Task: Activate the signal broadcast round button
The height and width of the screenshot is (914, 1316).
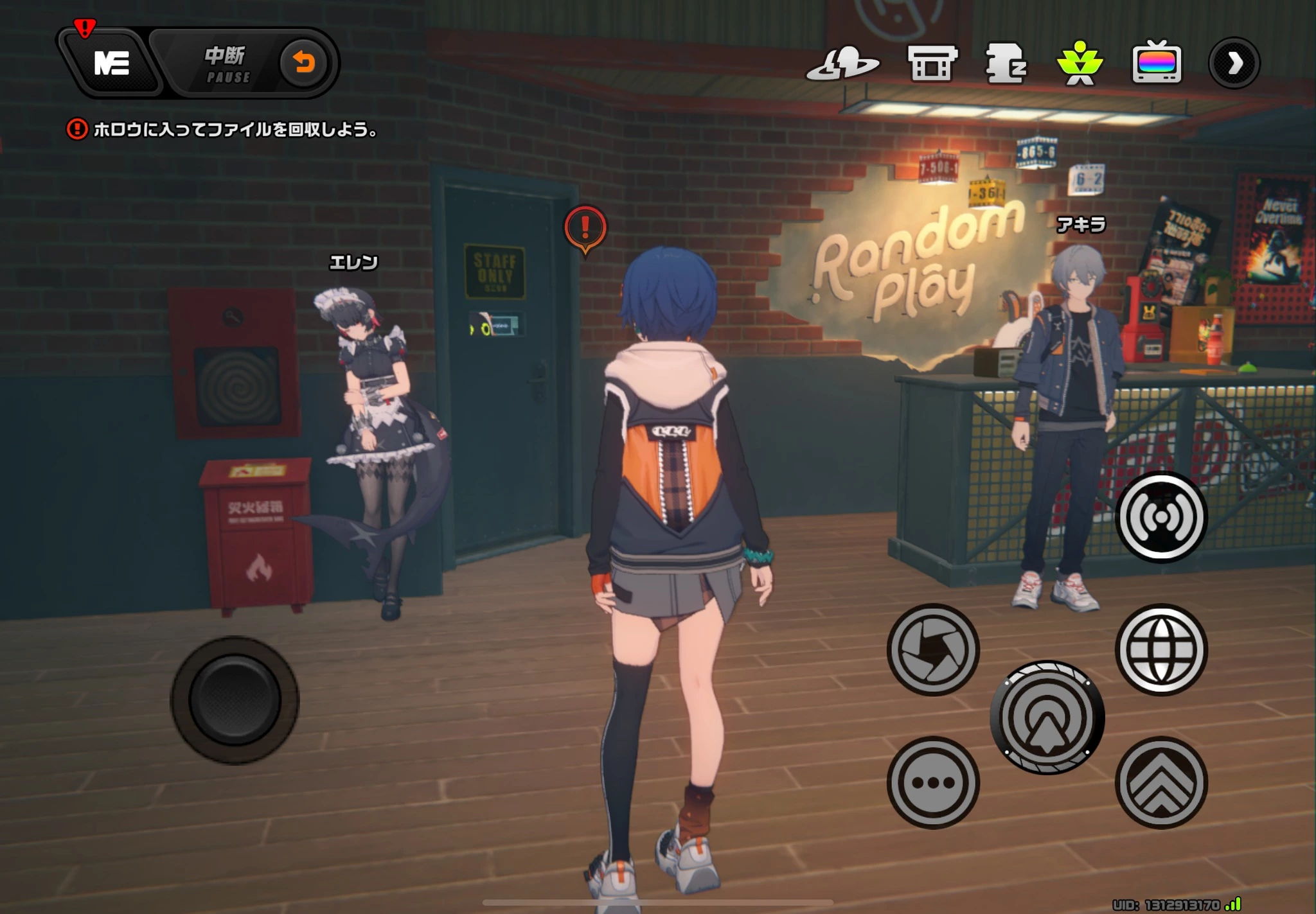Action: (x=1161, y=517)
